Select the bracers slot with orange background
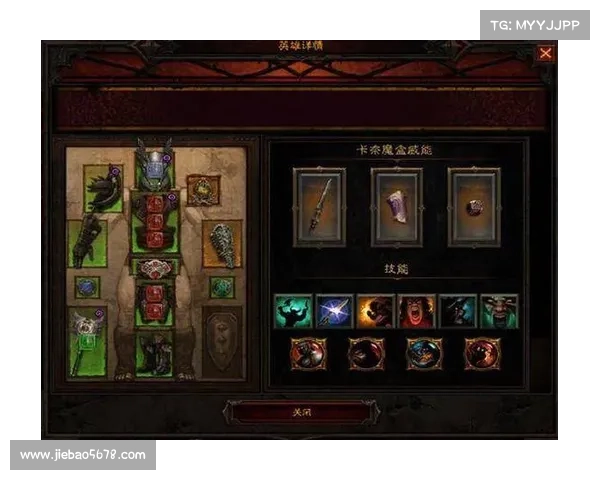 tap(222, 243)
